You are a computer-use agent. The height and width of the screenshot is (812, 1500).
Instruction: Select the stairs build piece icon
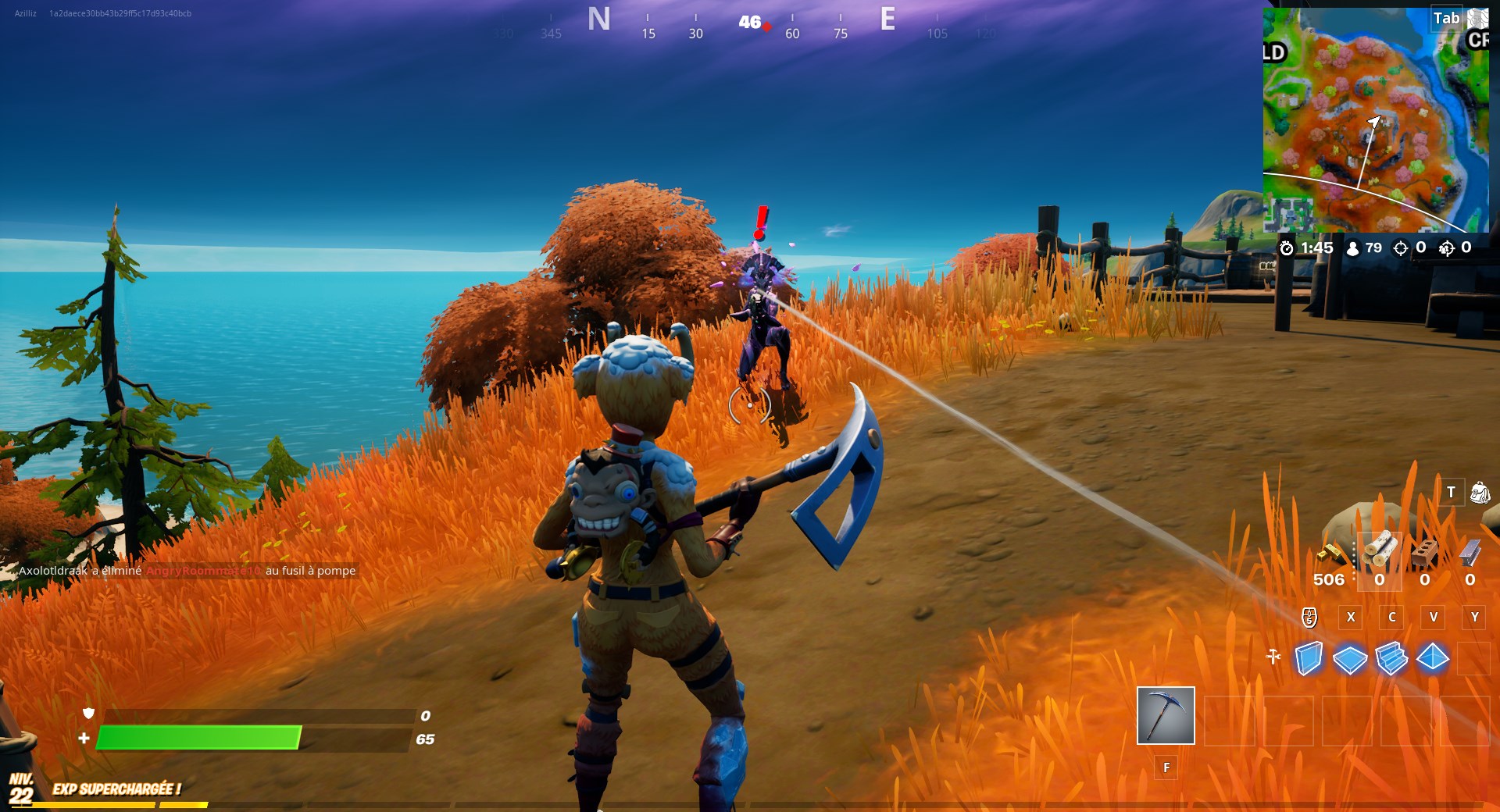[1391, 658]
